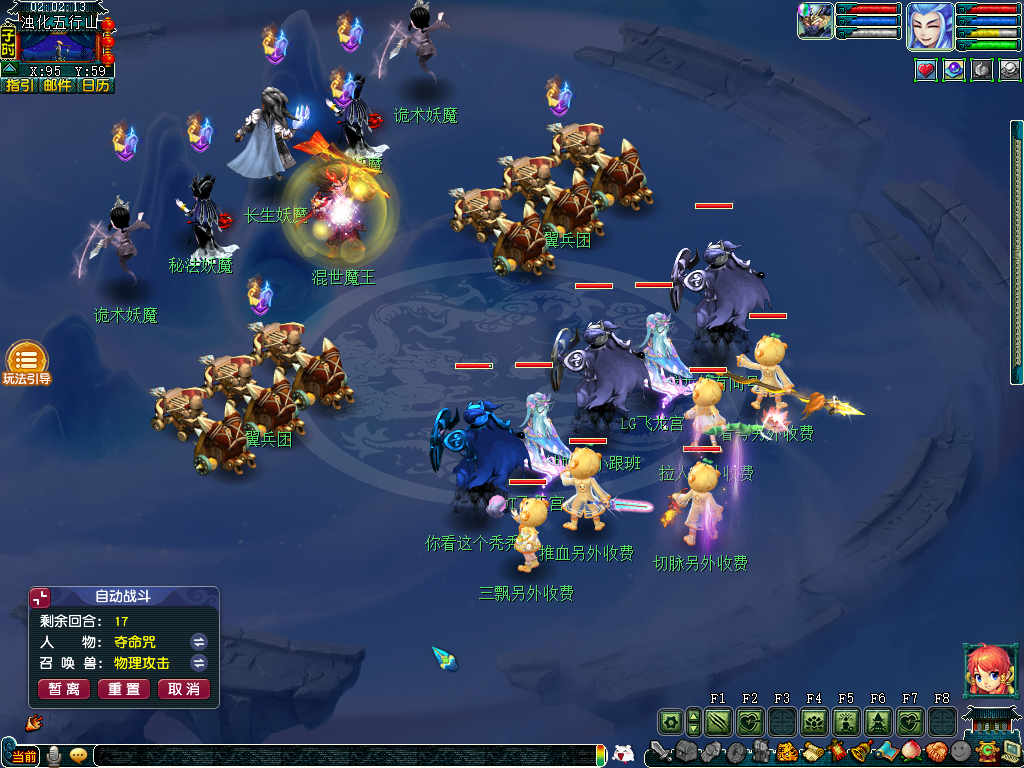Image resolution: width=1024 pixels, height=768 pixels.
Task: Open the 日历 calendar
Action: [x=95, y=86]
